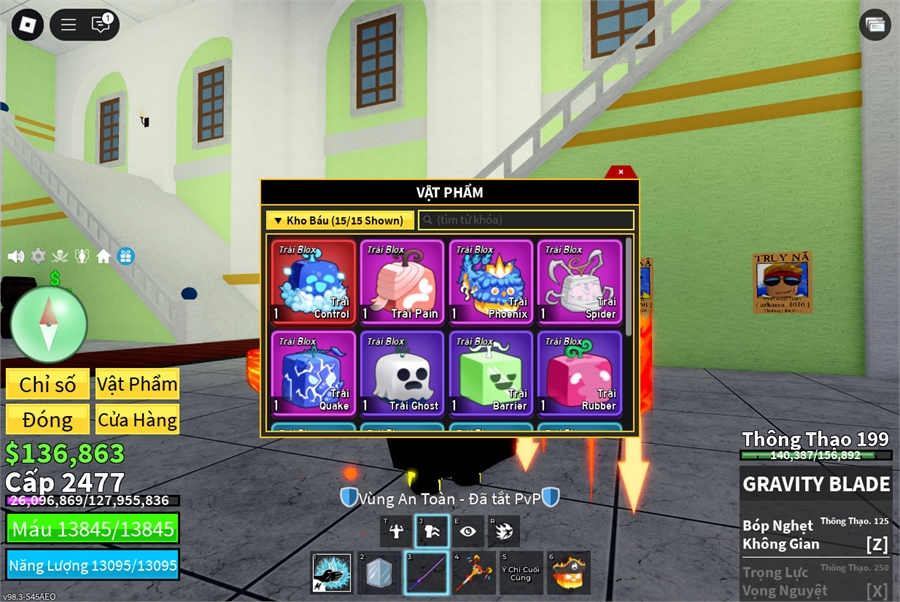Viewport: 900px width, 602px height.
Task: Choose the Quake fruit slot
Action: click(x=314, y=374)
